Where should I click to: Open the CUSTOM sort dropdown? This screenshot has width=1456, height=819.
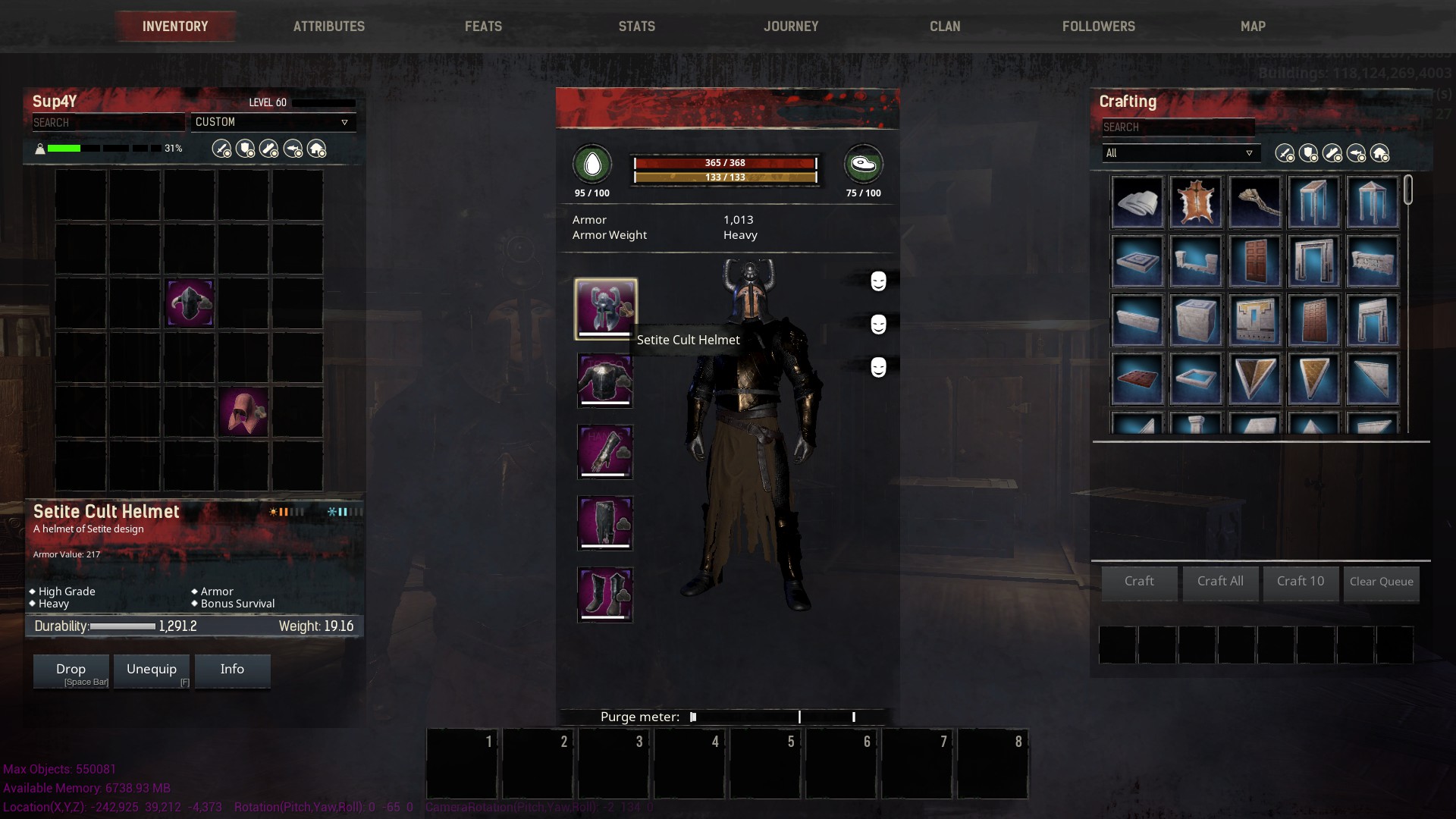click(x=274, y=122)
